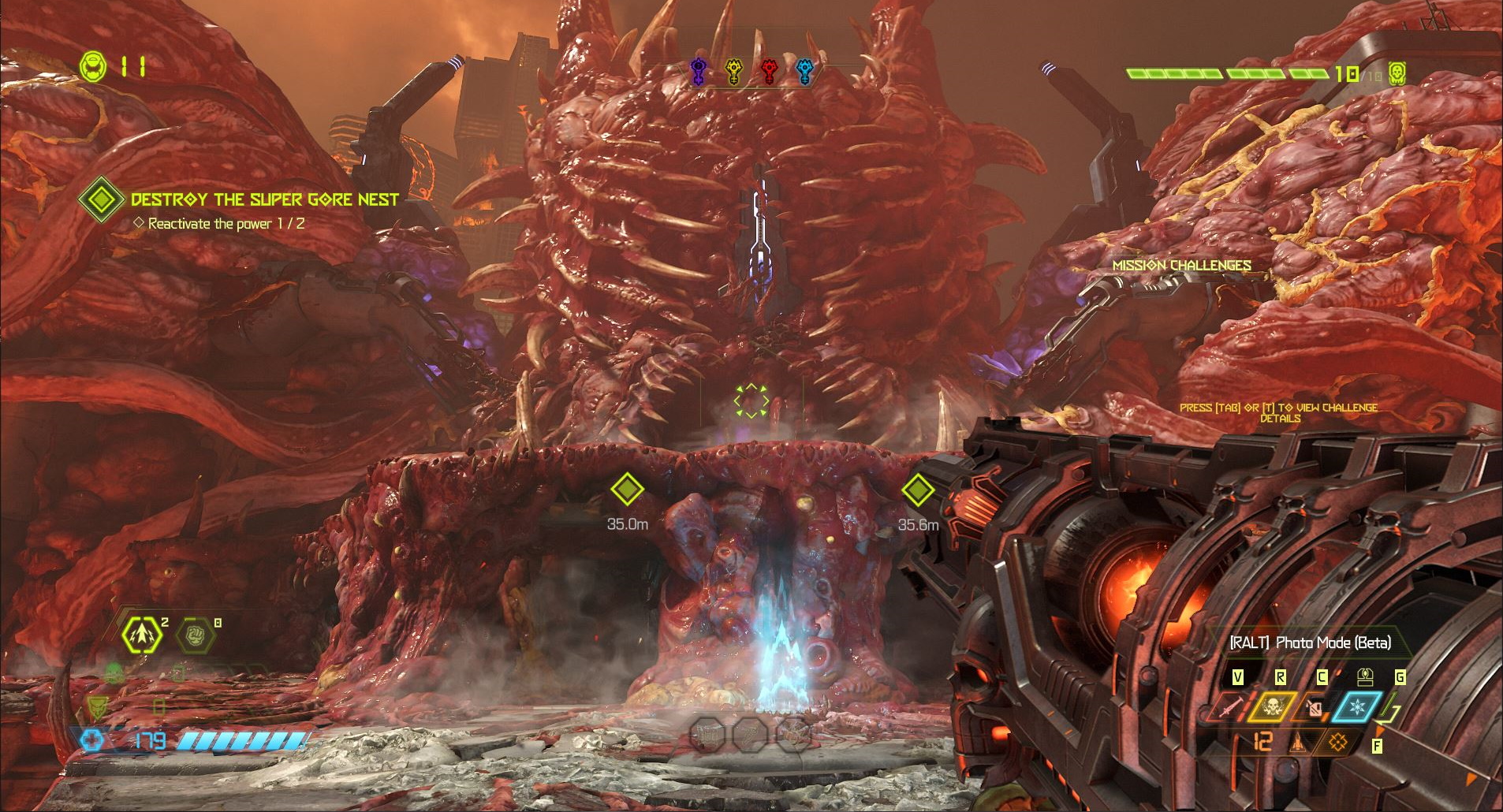Select the rocket ammo type icon

pyautogui.click(x=1299, y=742)
